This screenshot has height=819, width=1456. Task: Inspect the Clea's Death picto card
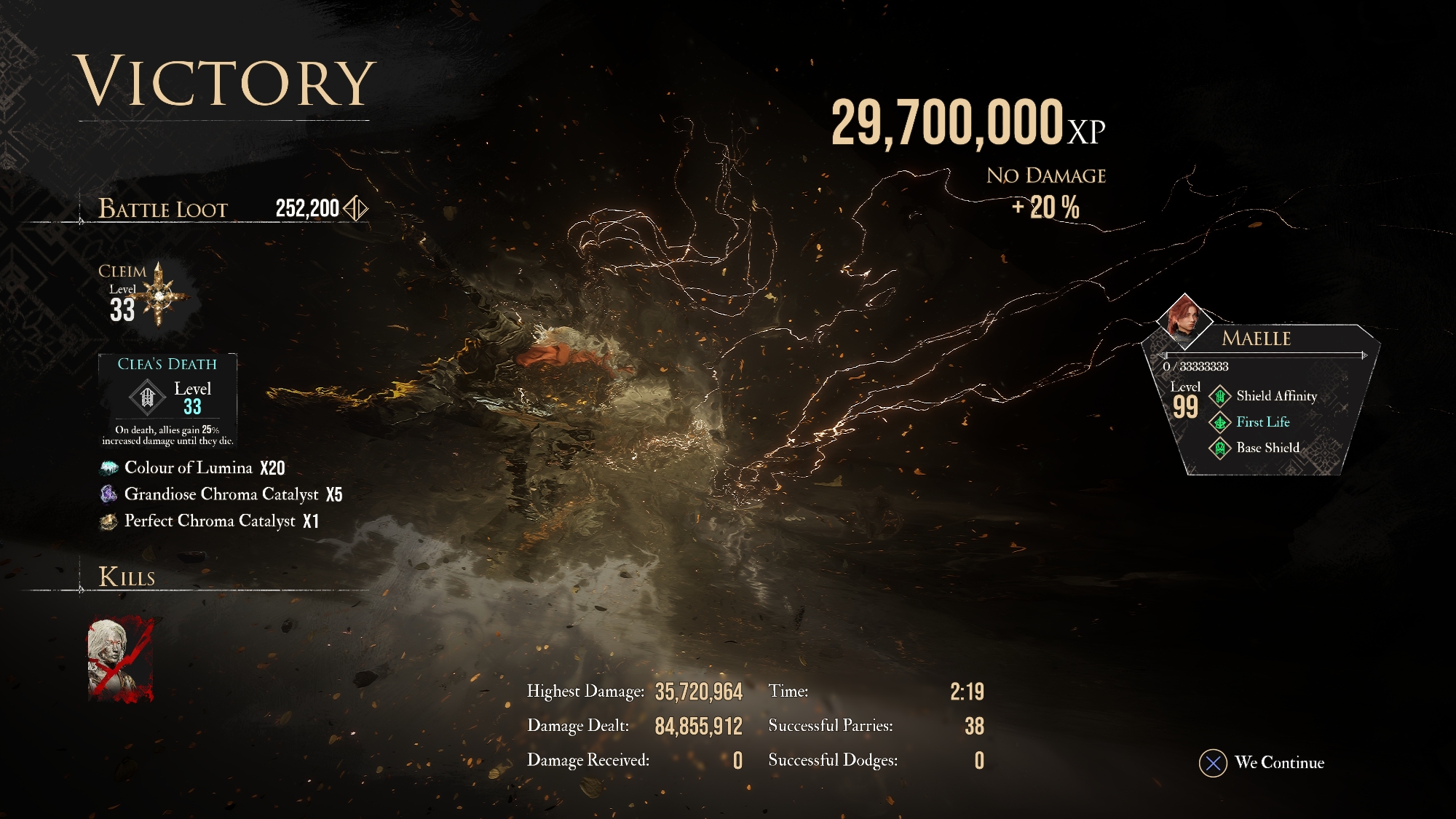pos(167,400)
